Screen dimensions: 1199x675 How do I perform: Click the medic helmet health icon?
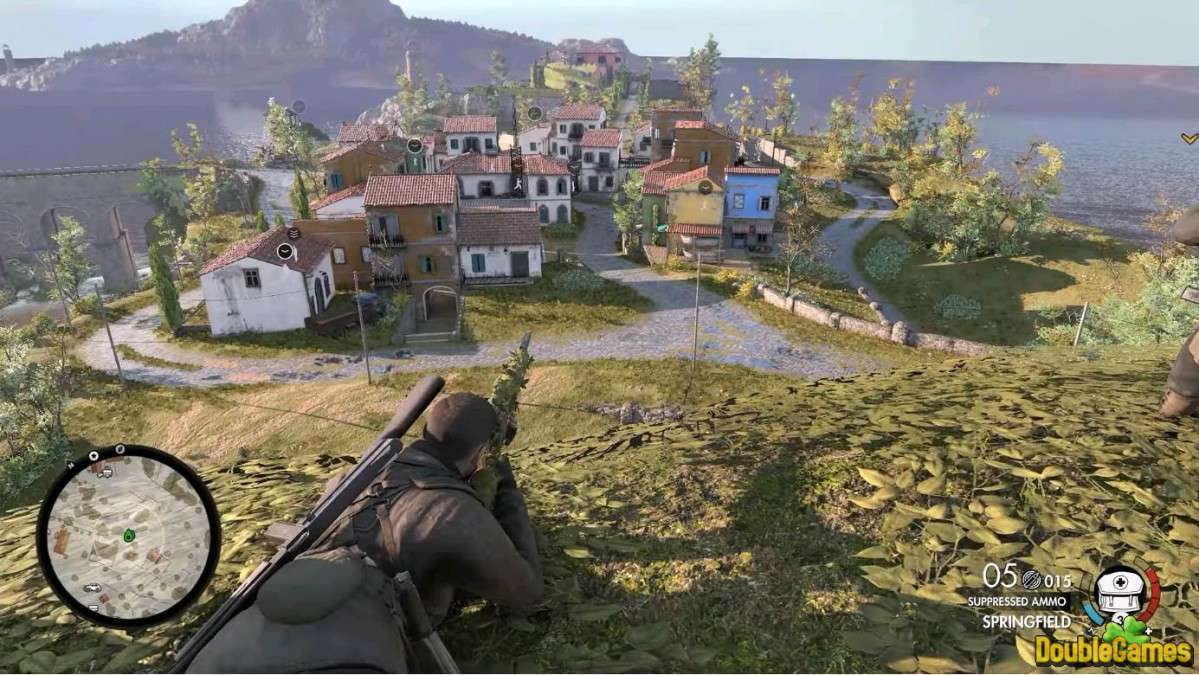1120,590
